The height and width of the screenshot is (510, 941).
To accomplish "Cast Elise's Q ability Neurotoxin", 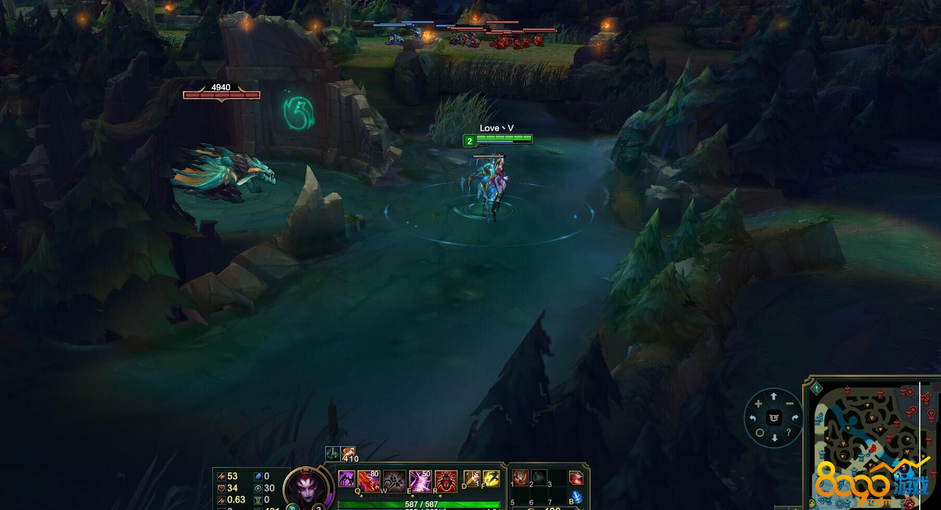I will [x=370, y=481].
